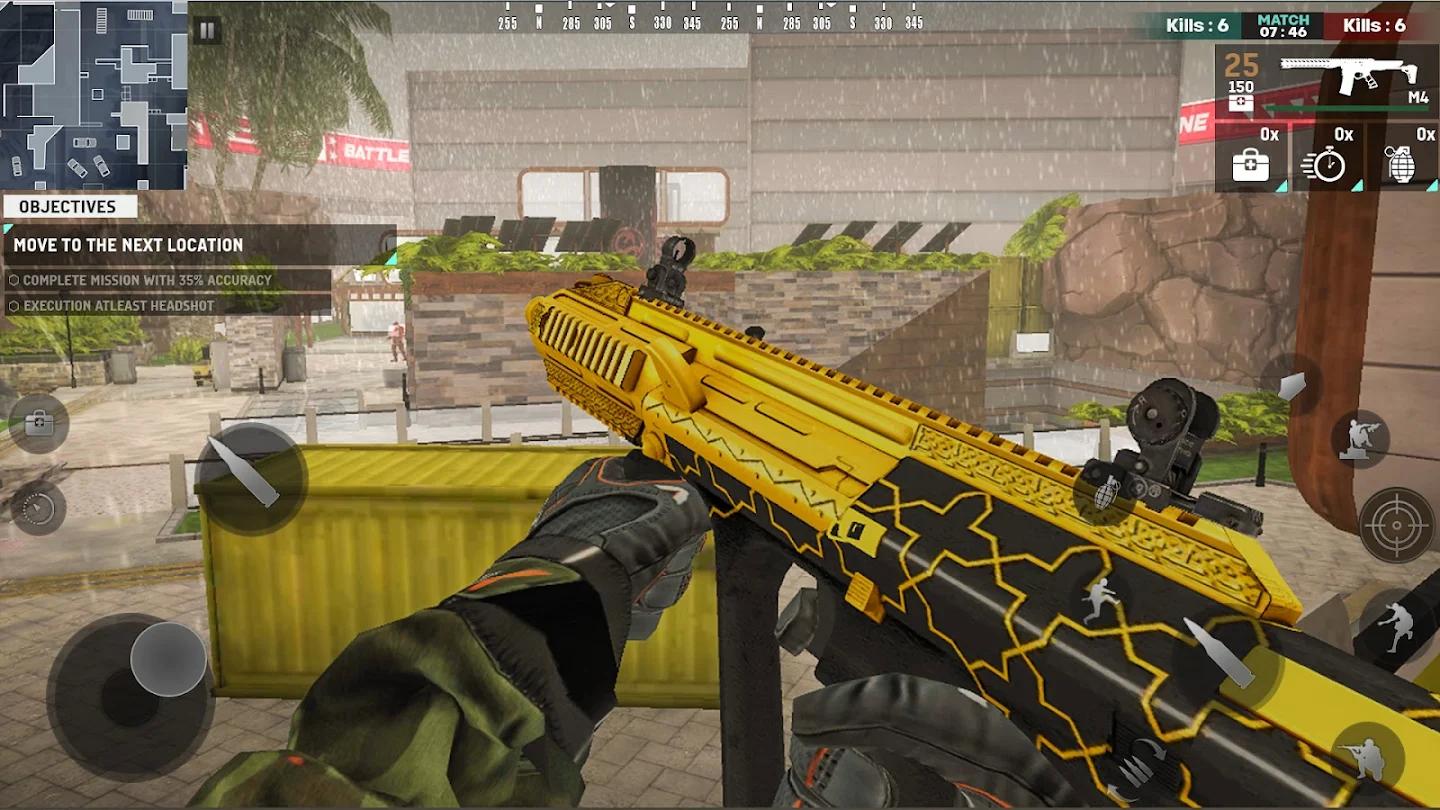Aim down sights with the crosshair button

1397,524
